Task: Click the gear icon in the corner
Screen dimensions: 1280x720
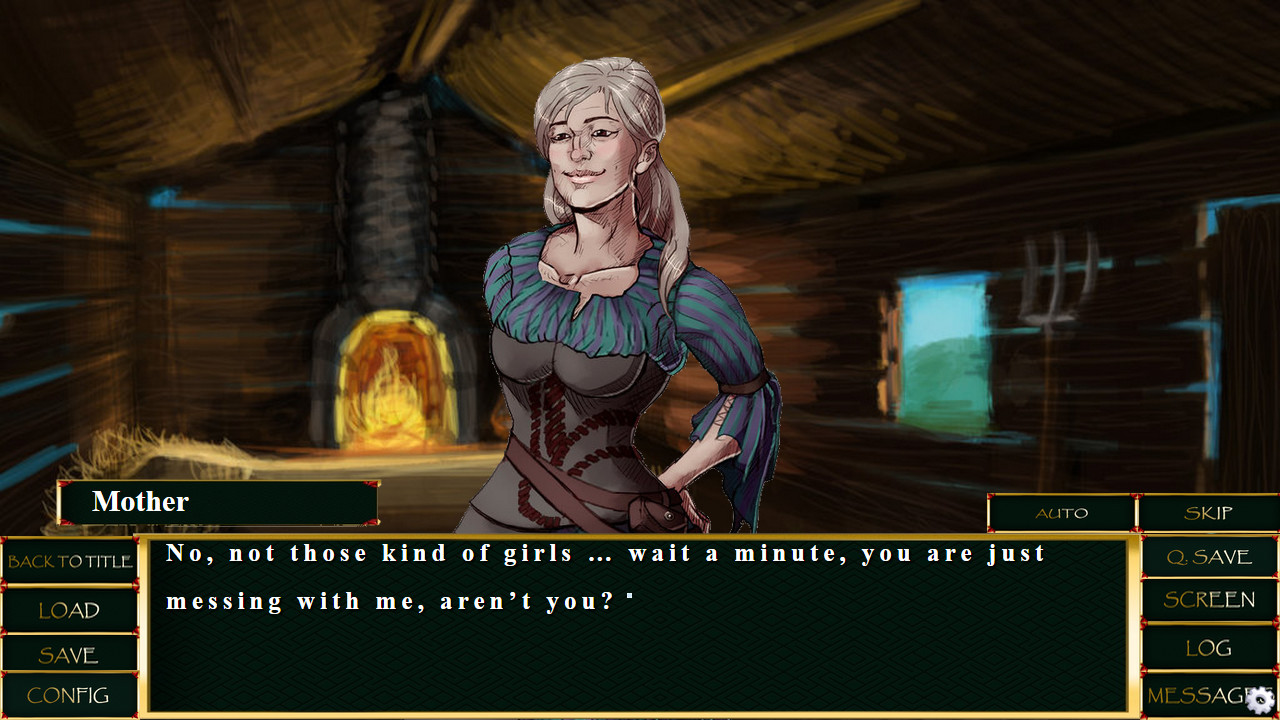Action: (x=1261, y=700)
